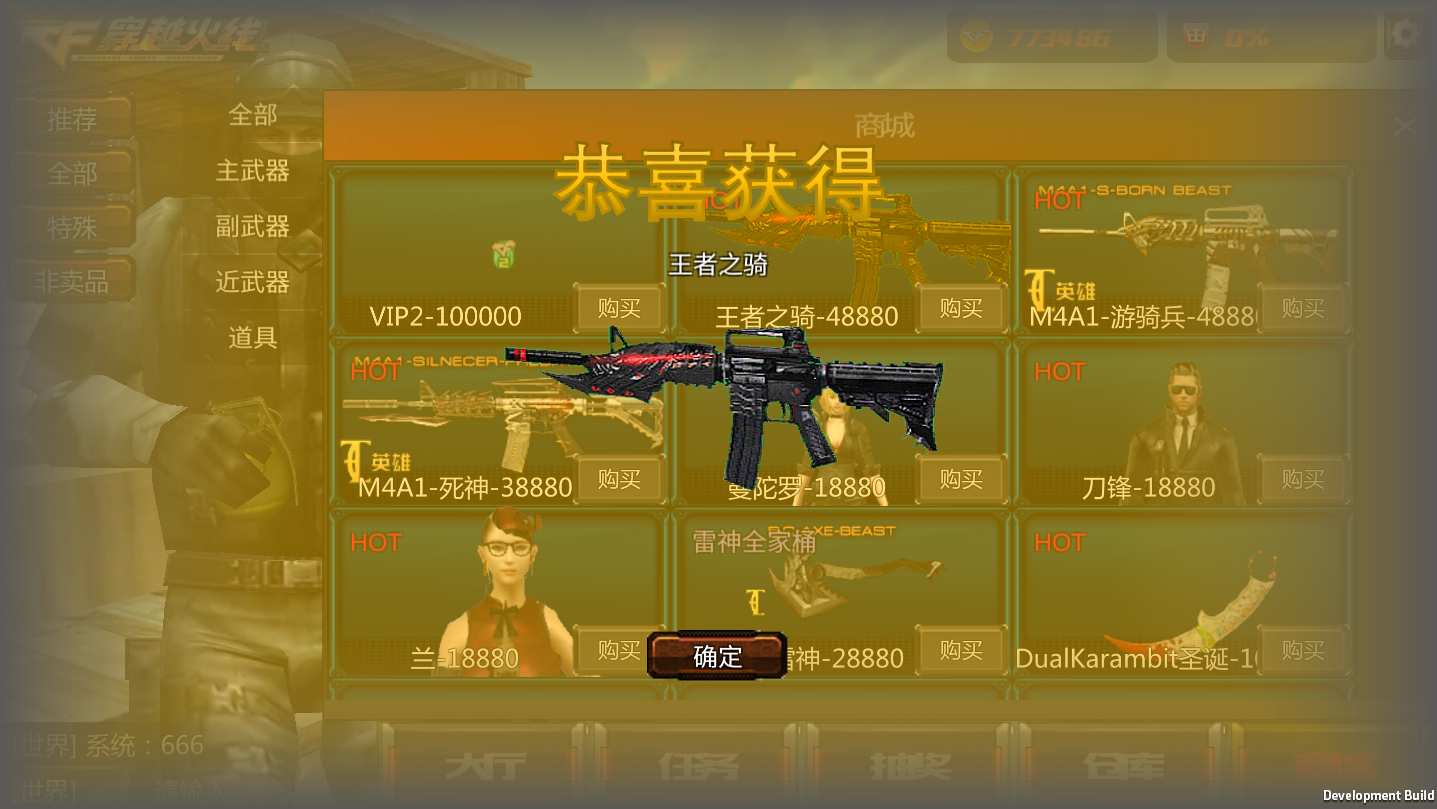Viewport: 1437px width, 809px height.
Task: Switch to the 主武器 category tab
Action: pos(254,172)
